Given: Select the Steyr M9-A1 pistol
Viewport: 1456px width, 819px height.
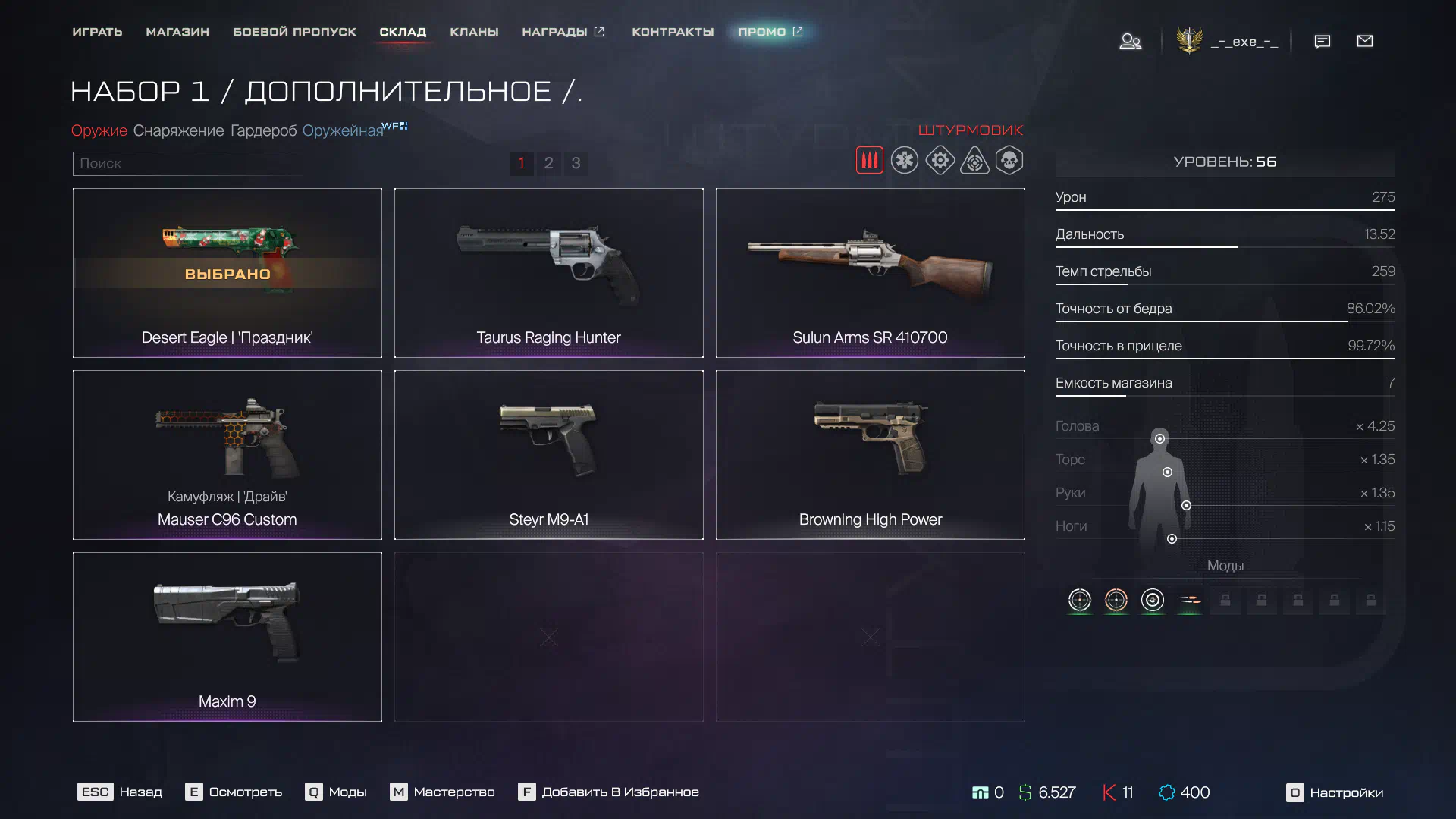Looking at the screenshot, I should pos(548,455).
